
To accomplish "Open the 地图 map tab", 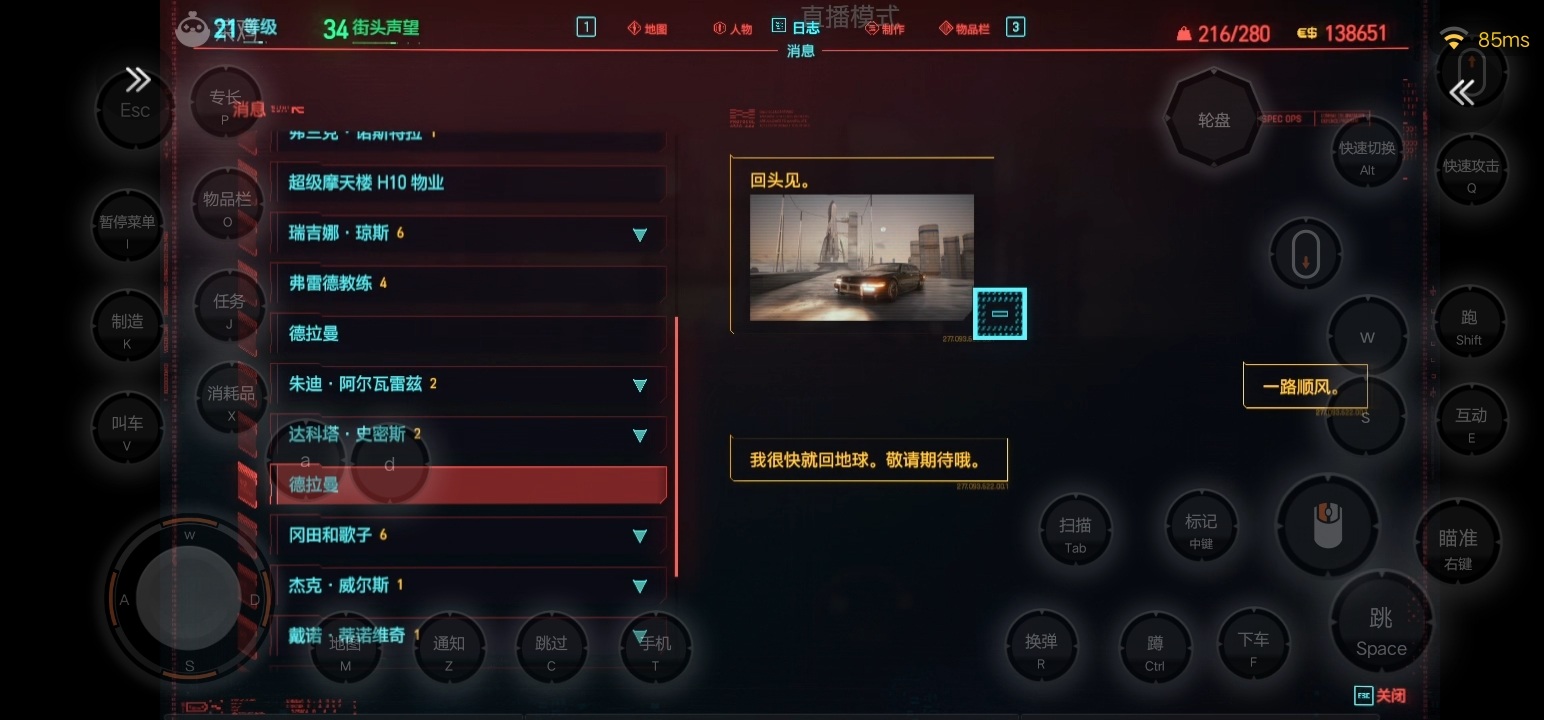I will (x=648, y=29).
